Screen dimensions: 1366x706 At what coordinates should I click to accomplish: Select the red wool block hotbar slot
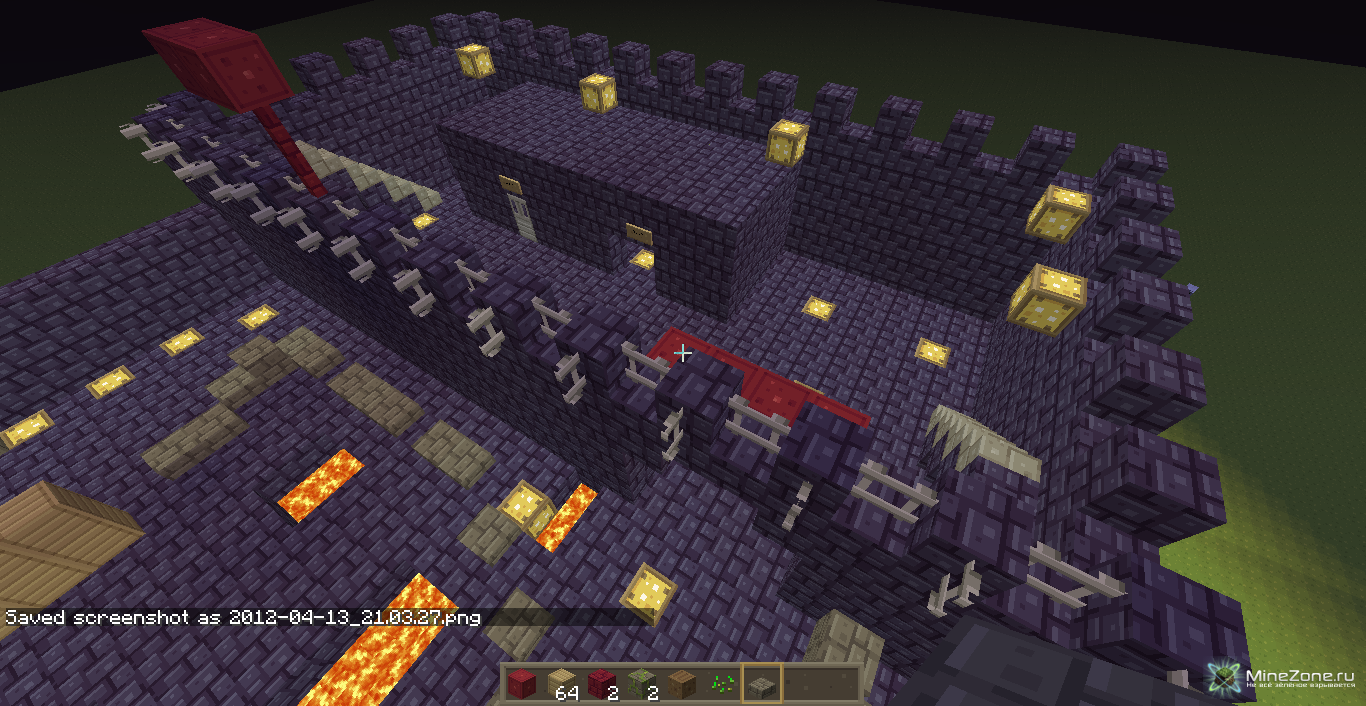pyautogui.click(x=521, y=684)
